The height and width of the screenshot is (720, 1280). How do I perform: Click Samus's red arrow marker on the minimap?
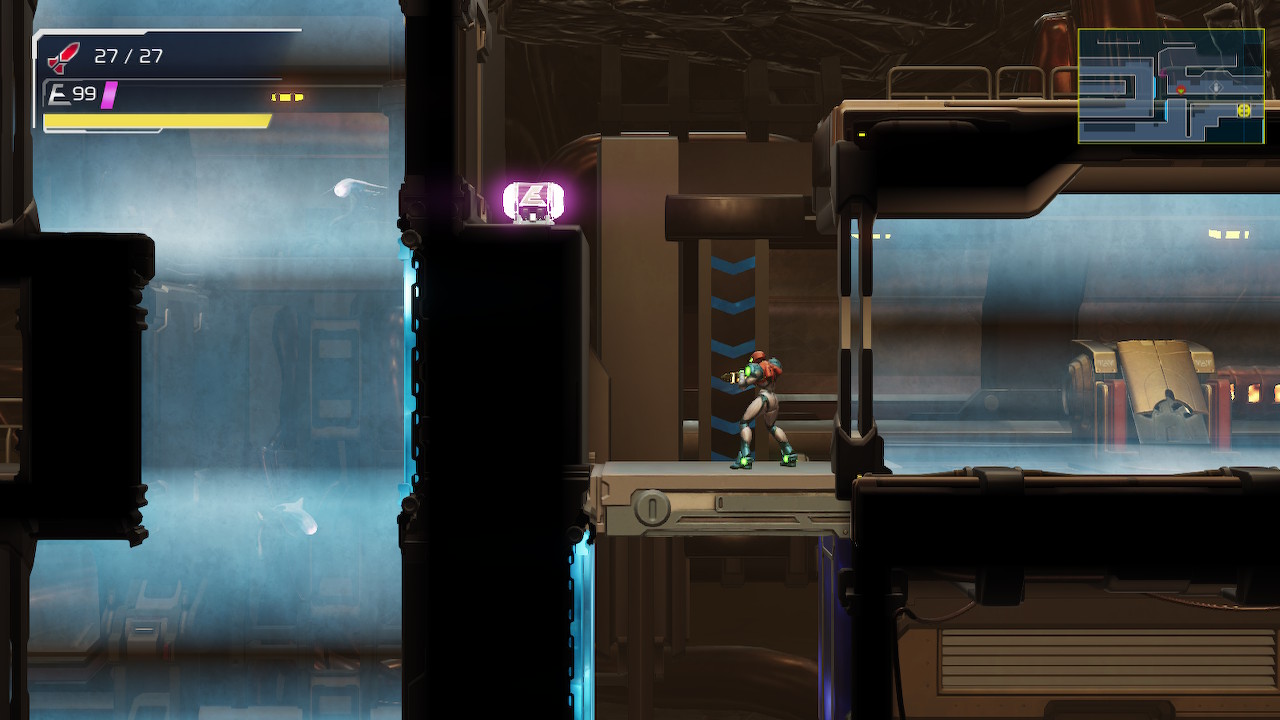tap(1181, 90)
